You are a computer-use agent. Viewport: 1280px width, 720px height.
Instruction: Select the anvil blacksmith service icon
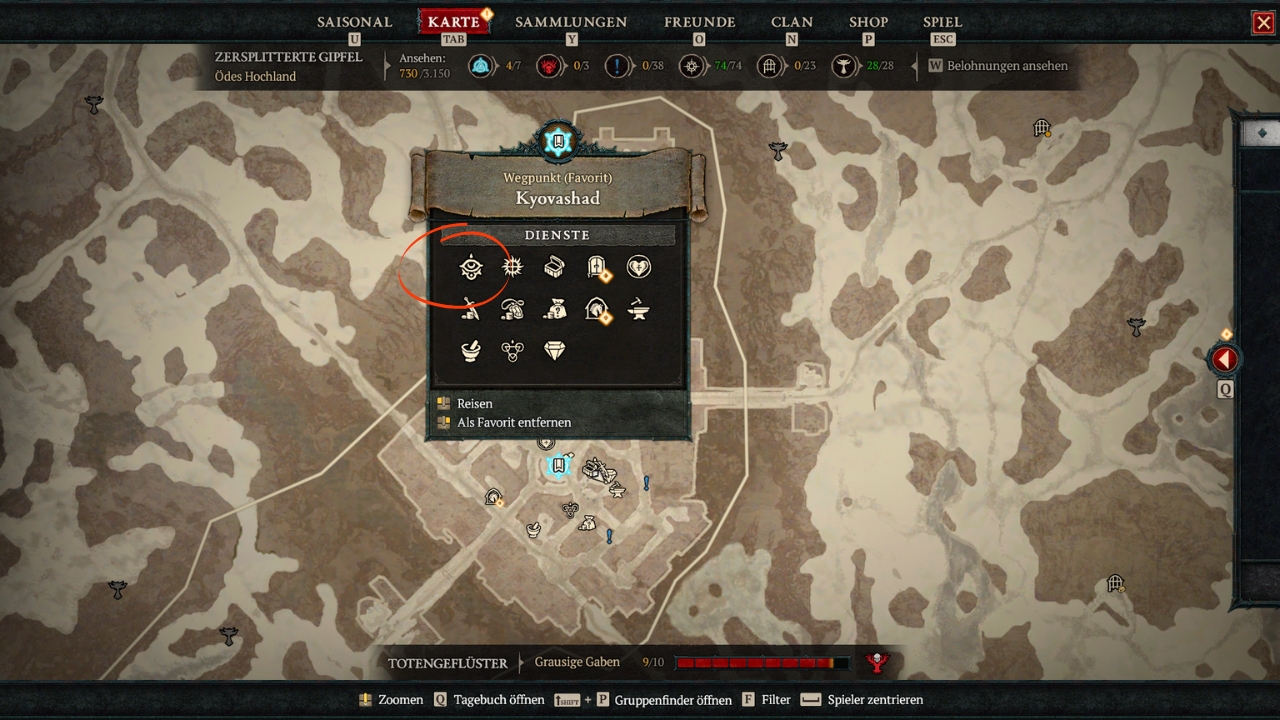638,310
